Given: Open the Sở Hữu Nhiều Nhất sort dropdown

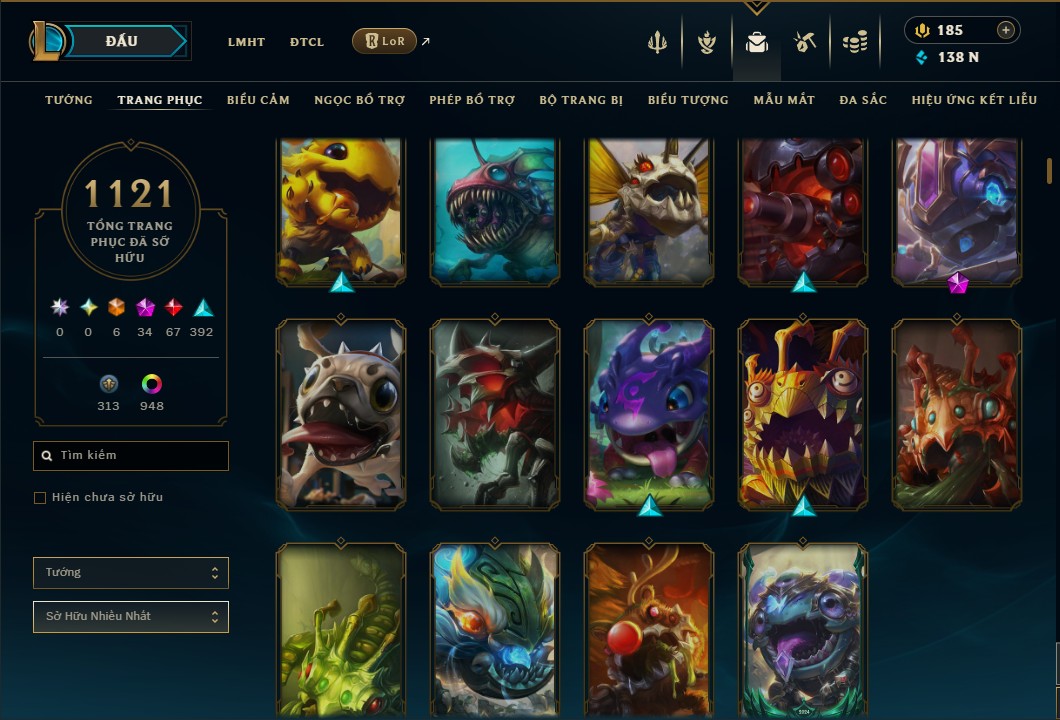Looking at the screenshot, I should point(131,617).
